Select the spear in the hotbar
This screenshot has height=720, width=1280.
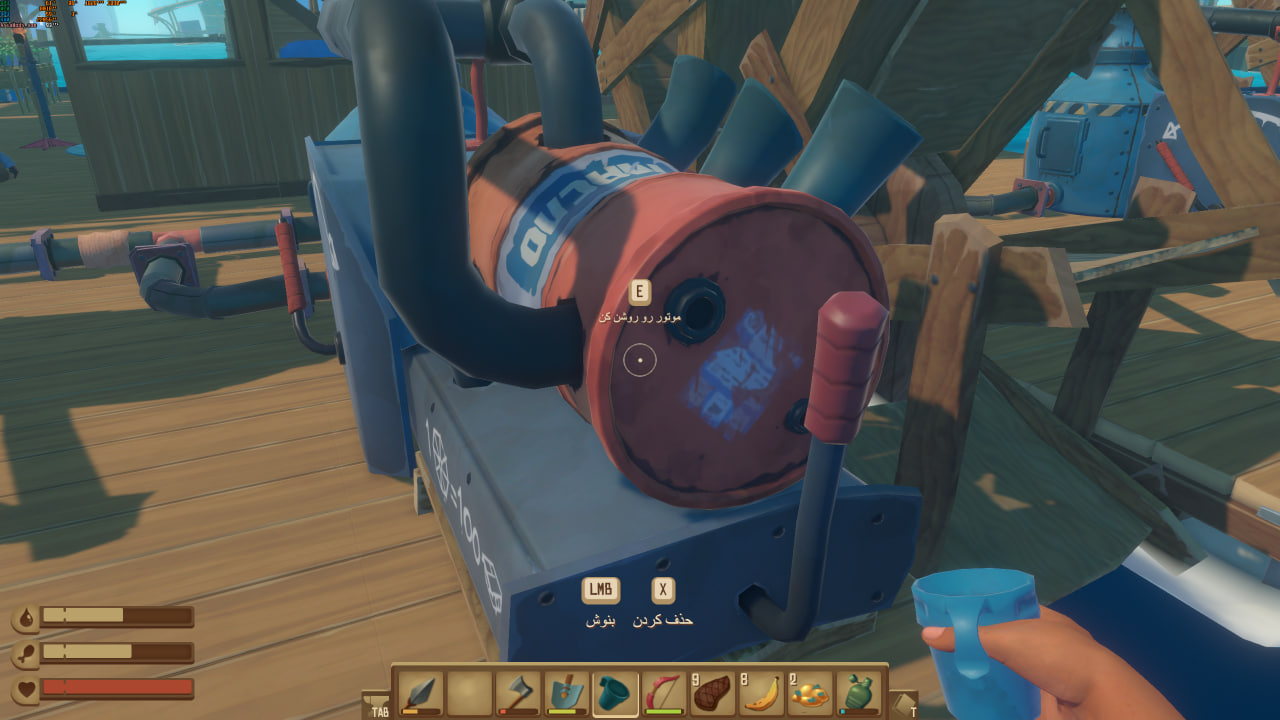[x=421, y=693]
